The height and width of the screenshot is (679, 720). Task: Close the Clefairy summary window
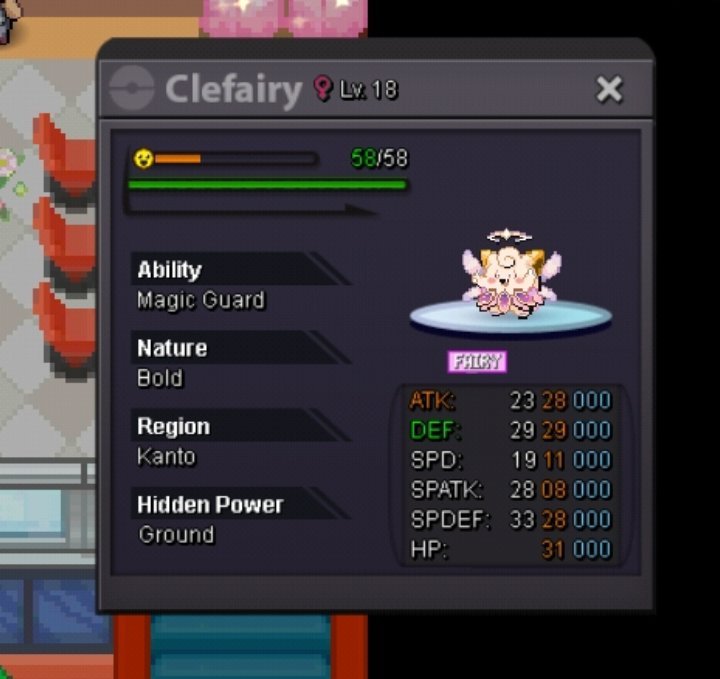[x=609, y=90]
